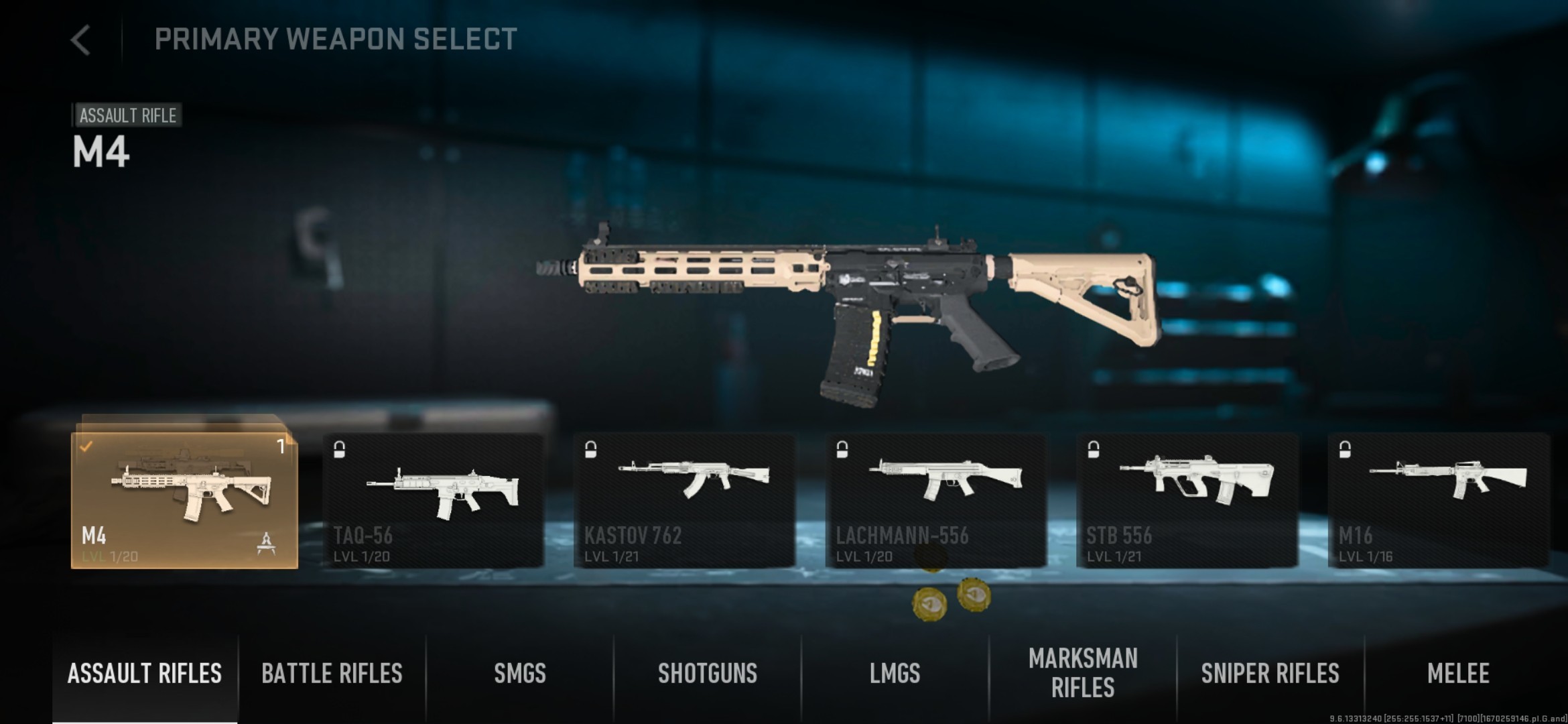Choose the STB 556 weapon tile
The height and width of the screenshot is (724, 1568).
pyautogui.click(x=1187, y=500)
